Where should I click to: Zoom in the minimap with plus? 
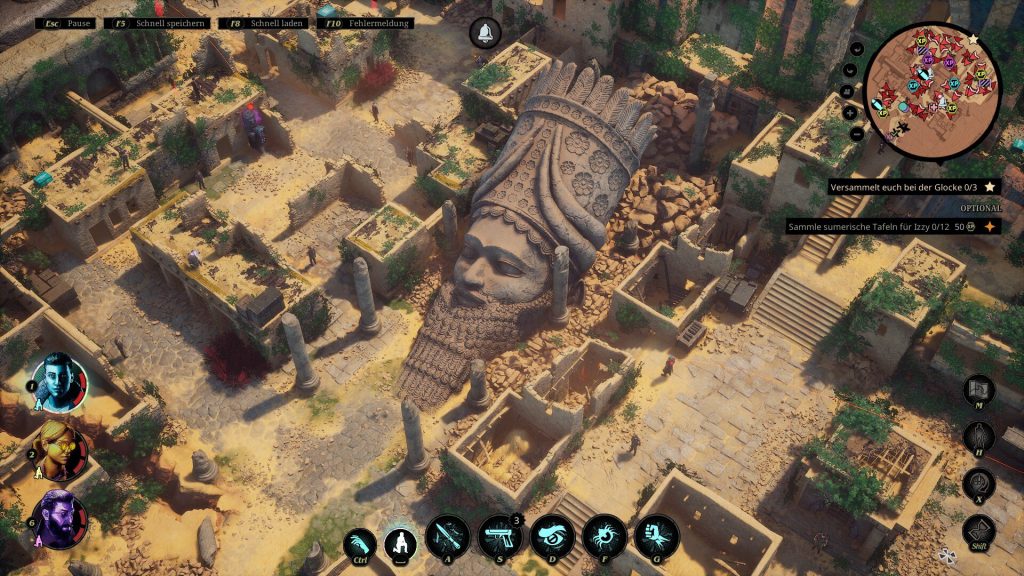pos(848,112)
